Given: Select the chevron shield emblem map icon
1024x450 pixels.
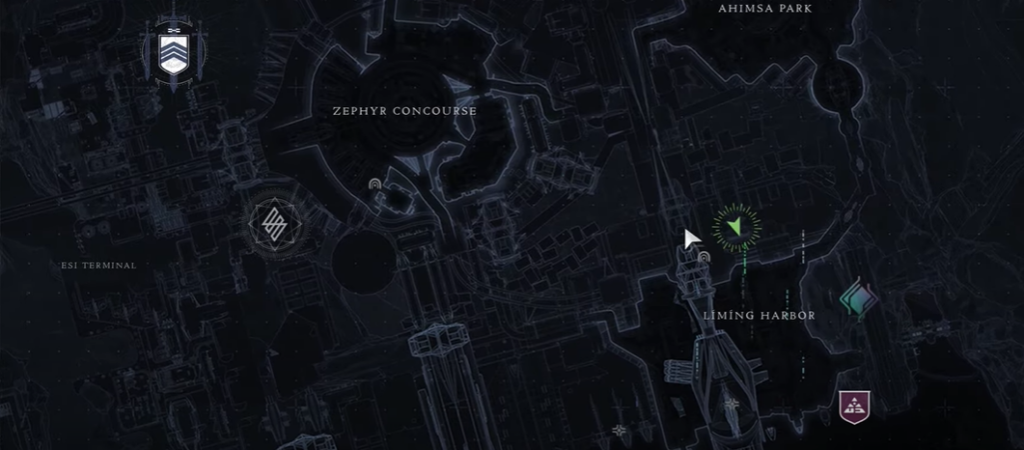Looking at the screenshot, I should coord(174,55).
